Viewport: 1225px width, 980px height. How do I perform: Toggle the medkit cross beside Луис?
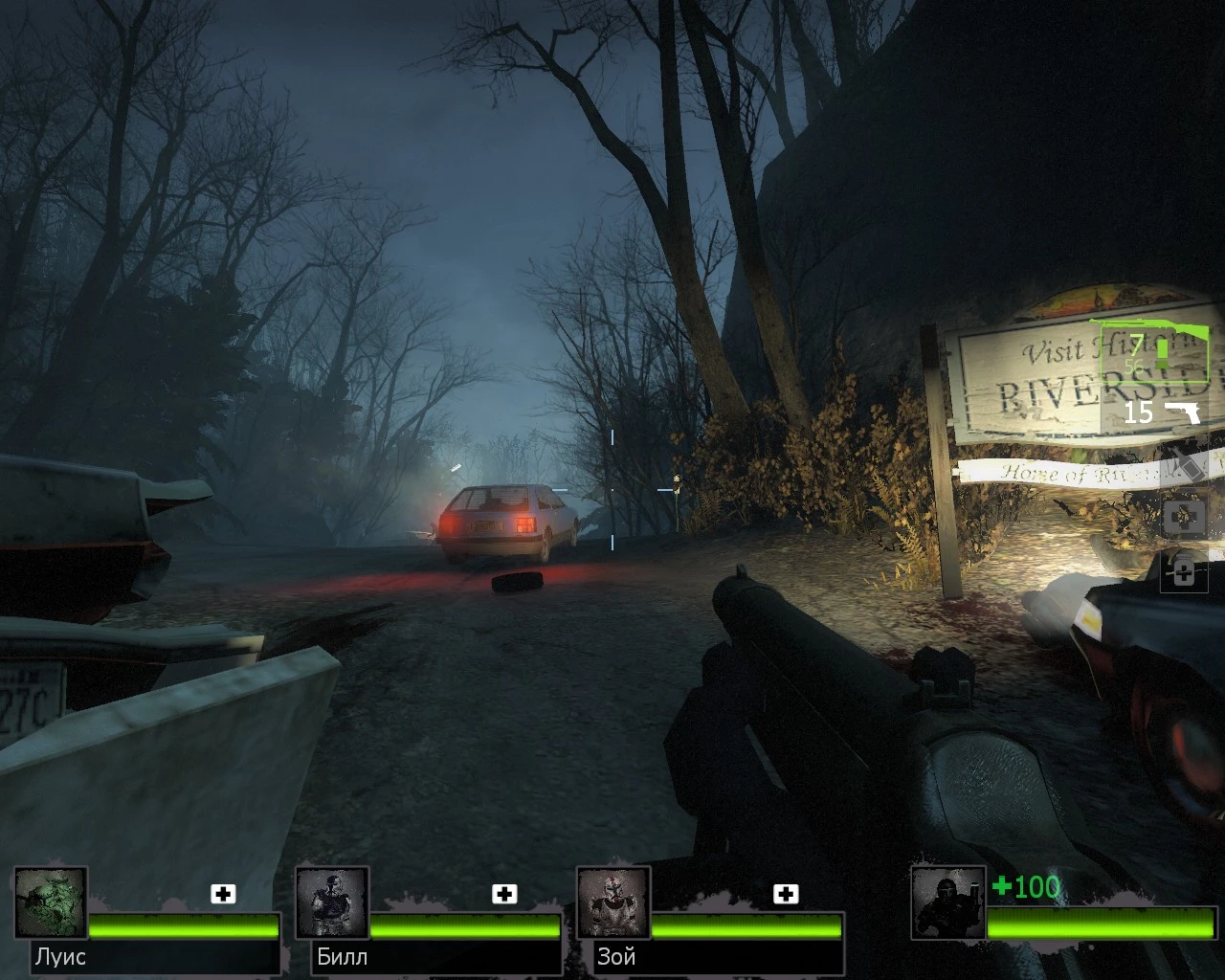click(224, 894)
